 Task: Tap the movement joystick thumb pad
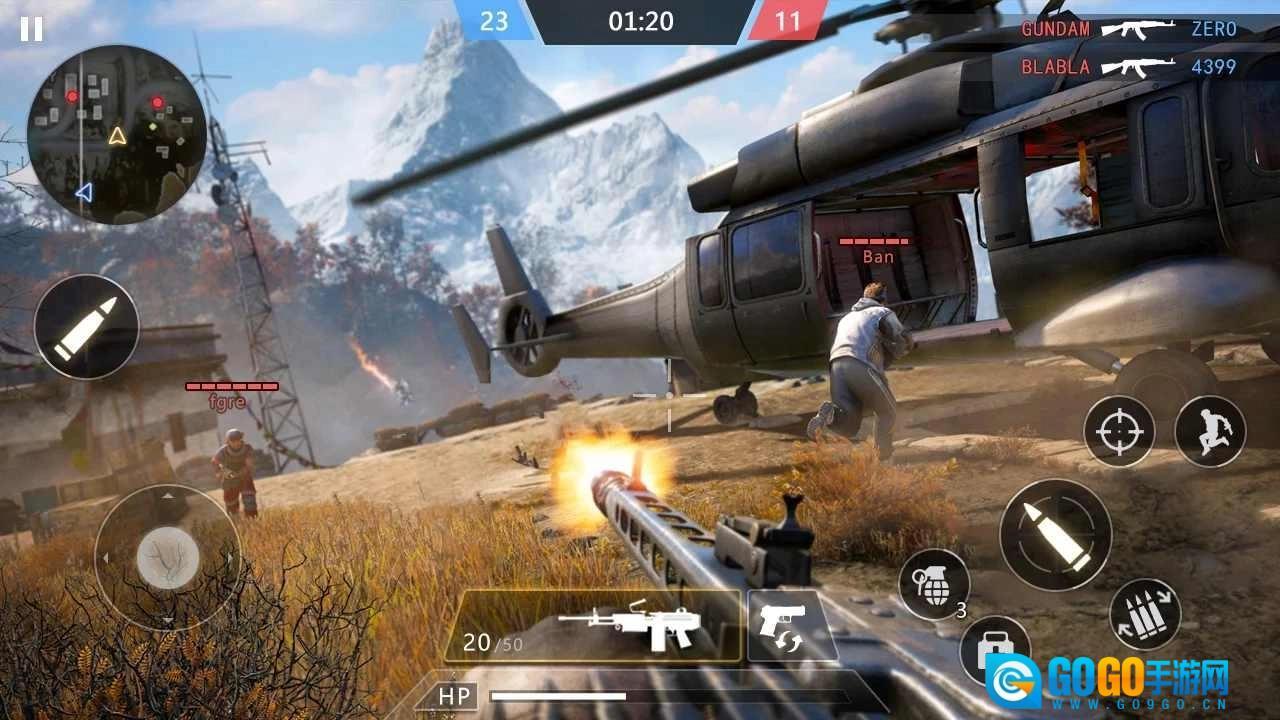coord(167,557)
